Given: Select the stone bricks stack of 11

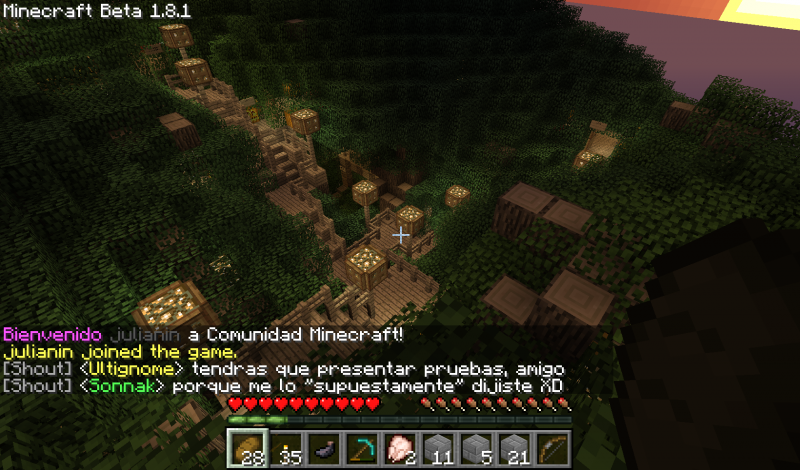Looking at the screenshot, I should tap(438, 448).
